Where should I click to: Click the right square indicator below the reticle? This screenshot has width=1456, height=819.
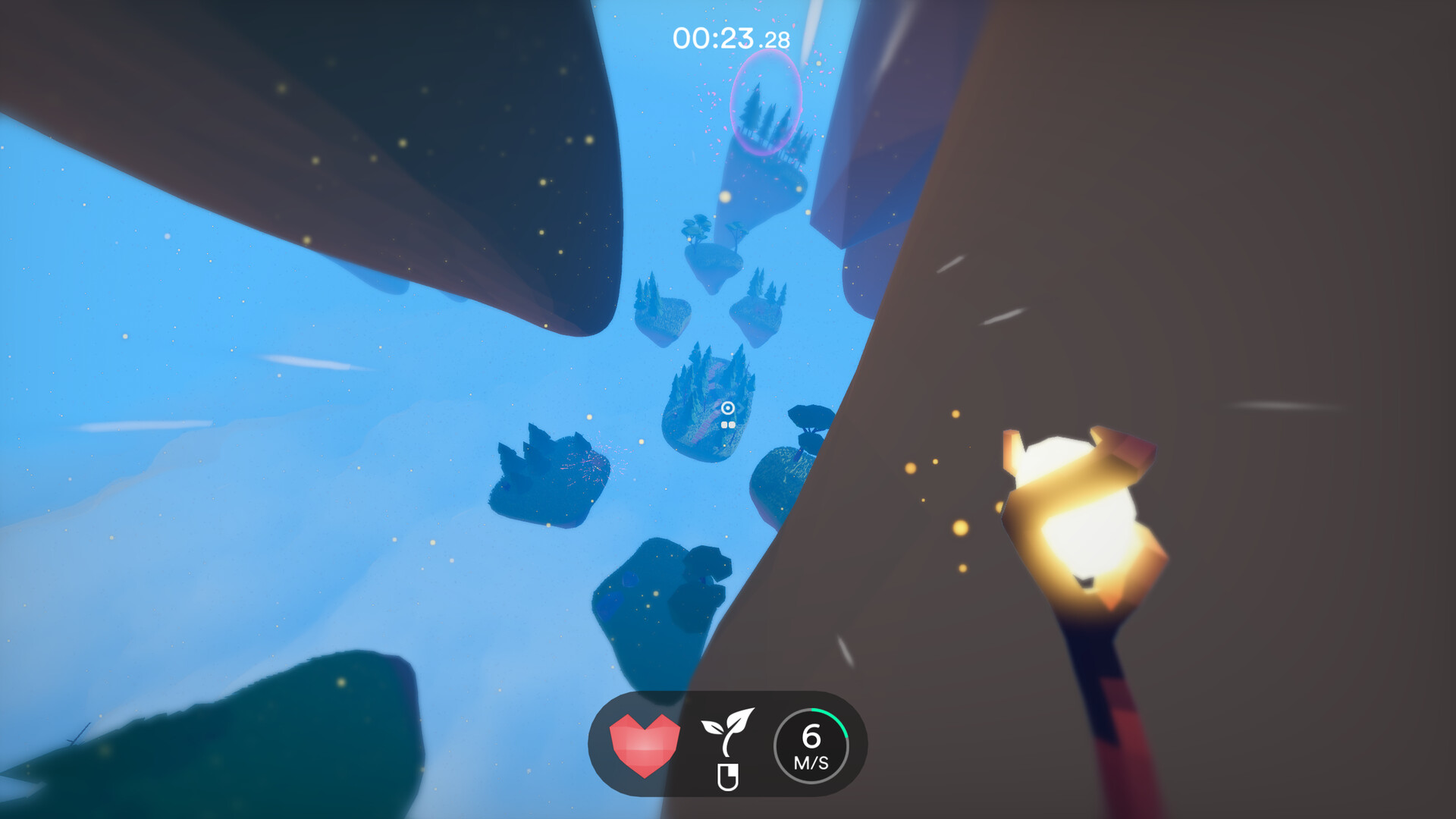coord(732,425)
